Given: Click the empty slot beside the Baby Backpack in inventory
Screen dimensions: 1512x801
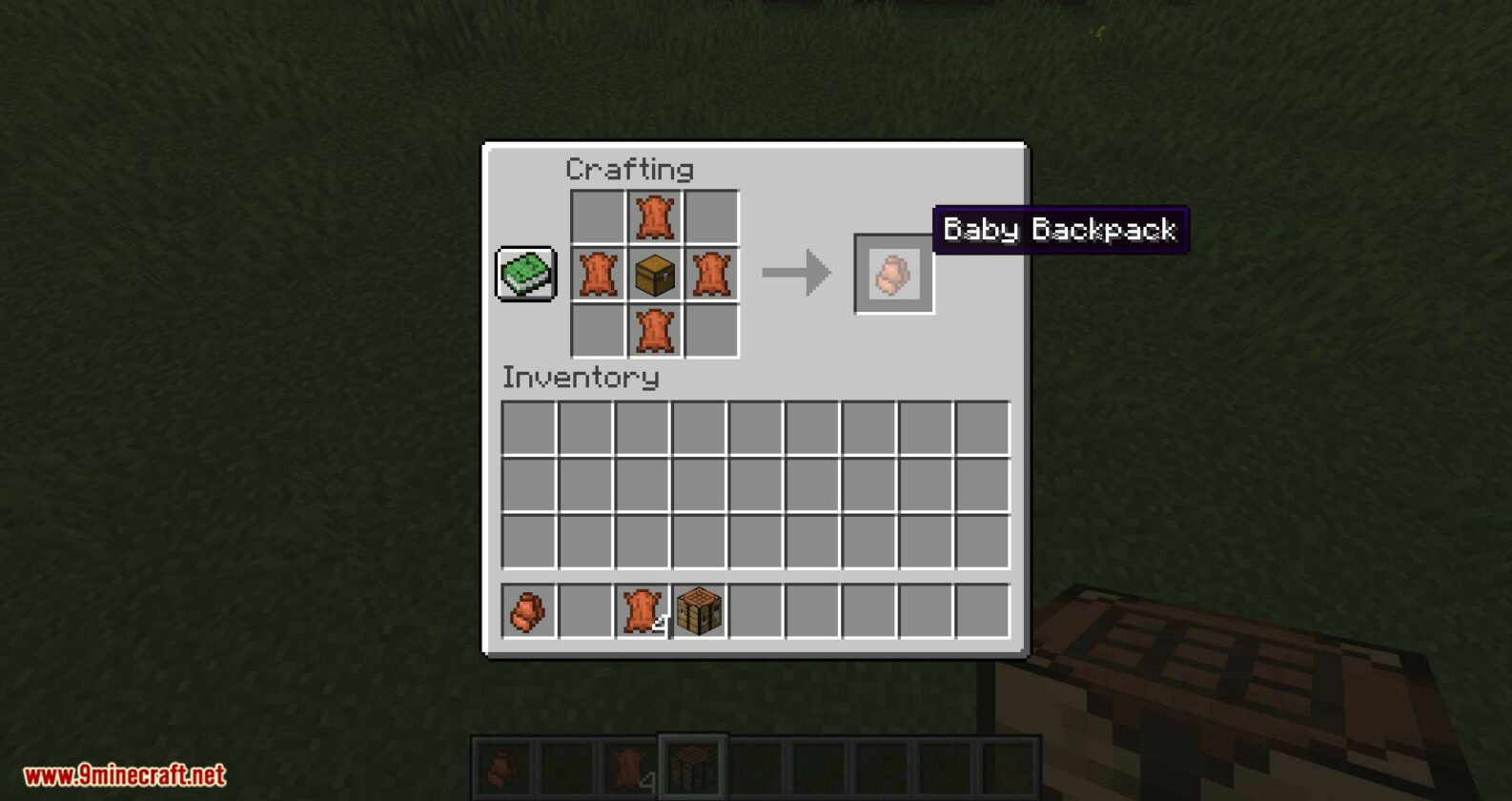Looking at the screenshot, I should coord(582,611).
